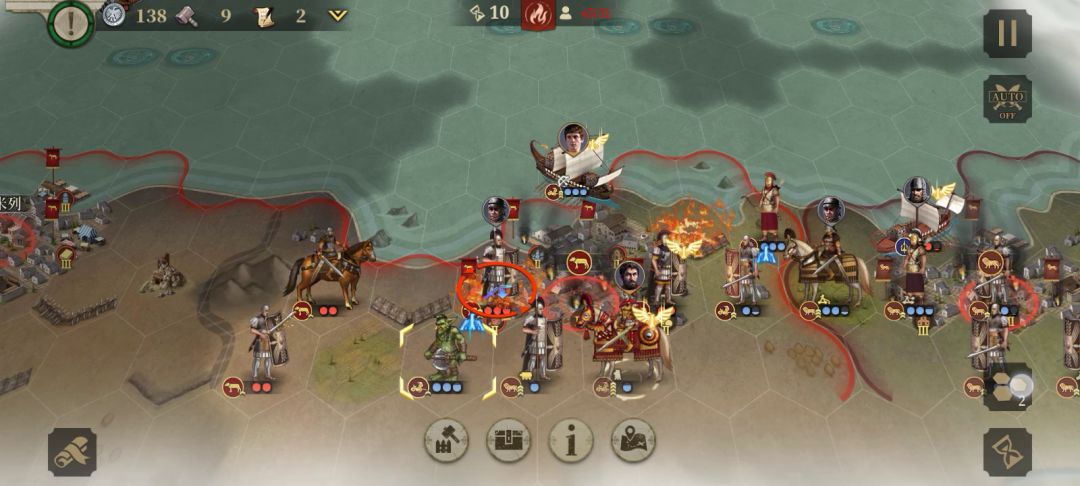End the turn with the hourglass button
Screen dimensions: 1080x486
[1007, 452]
